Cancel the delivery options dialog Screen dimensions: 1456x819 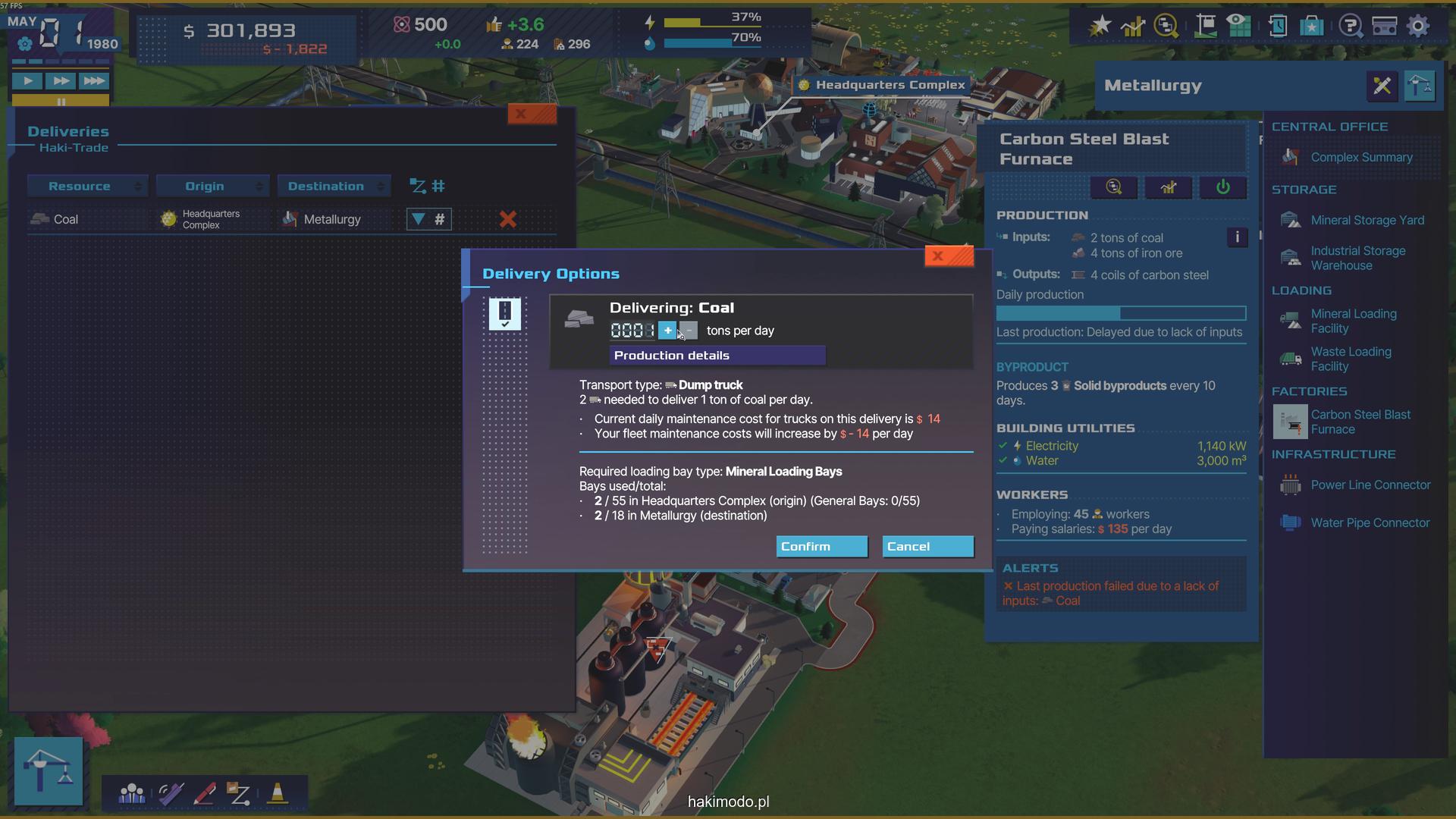click(x=927, y=547)
